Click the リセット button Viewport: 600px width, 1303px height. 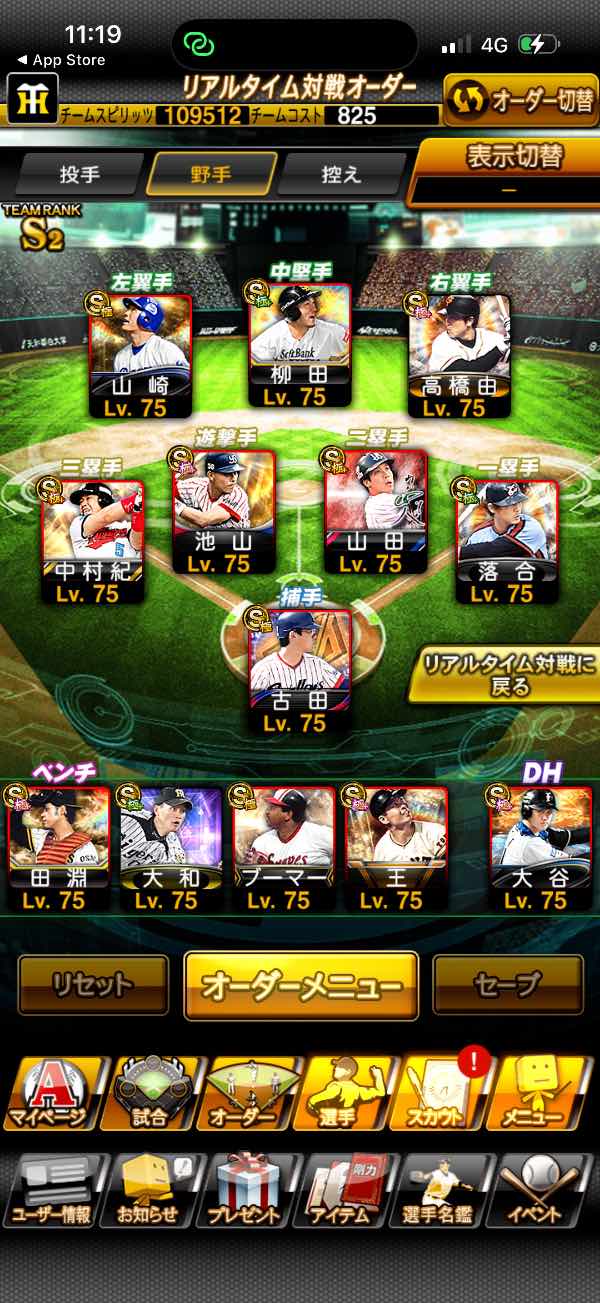[93, 986]
